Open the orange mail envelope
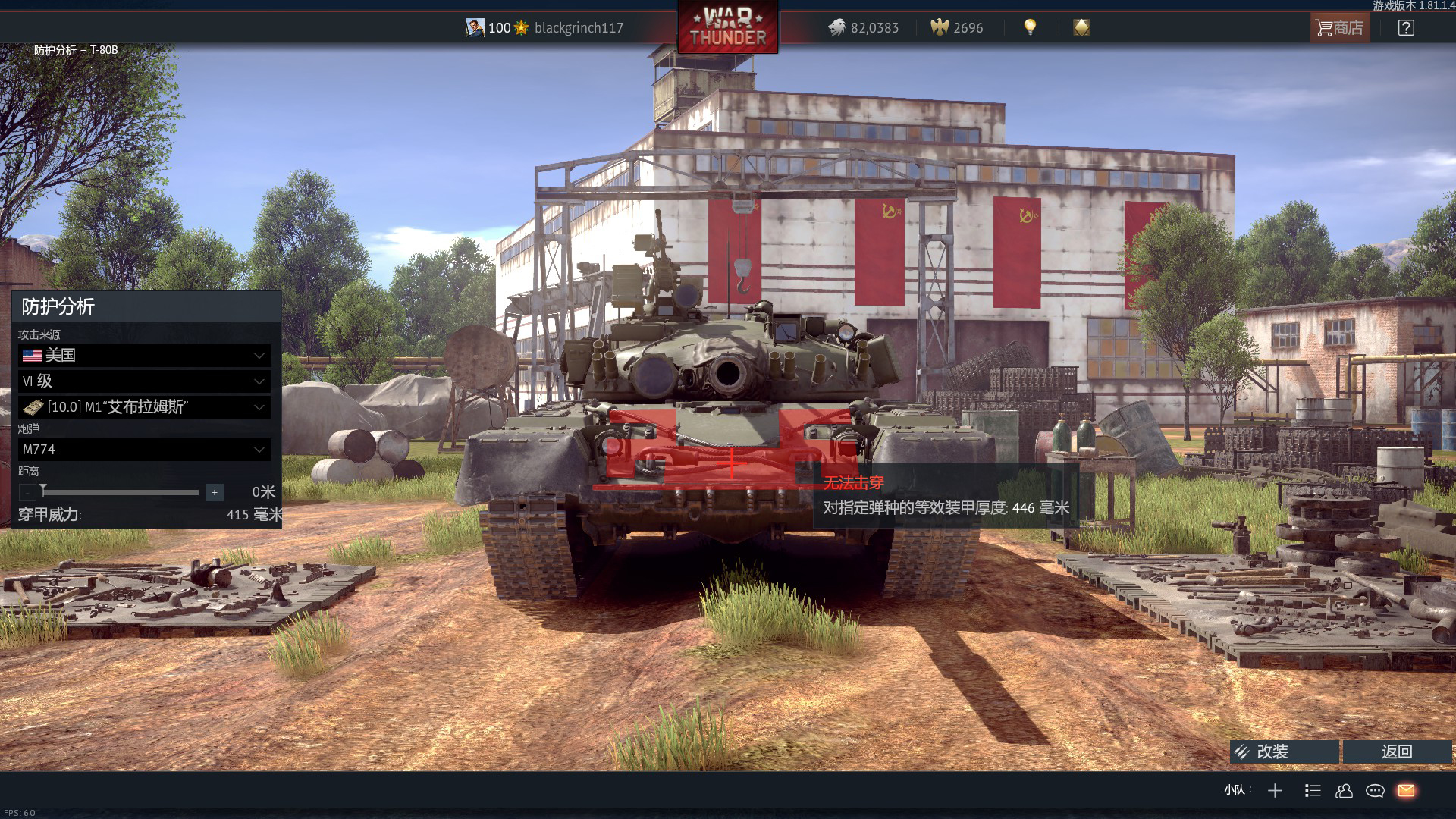Image resolution: width=1456 pixels, height=819 pixels. click(x=1406, y=791)
